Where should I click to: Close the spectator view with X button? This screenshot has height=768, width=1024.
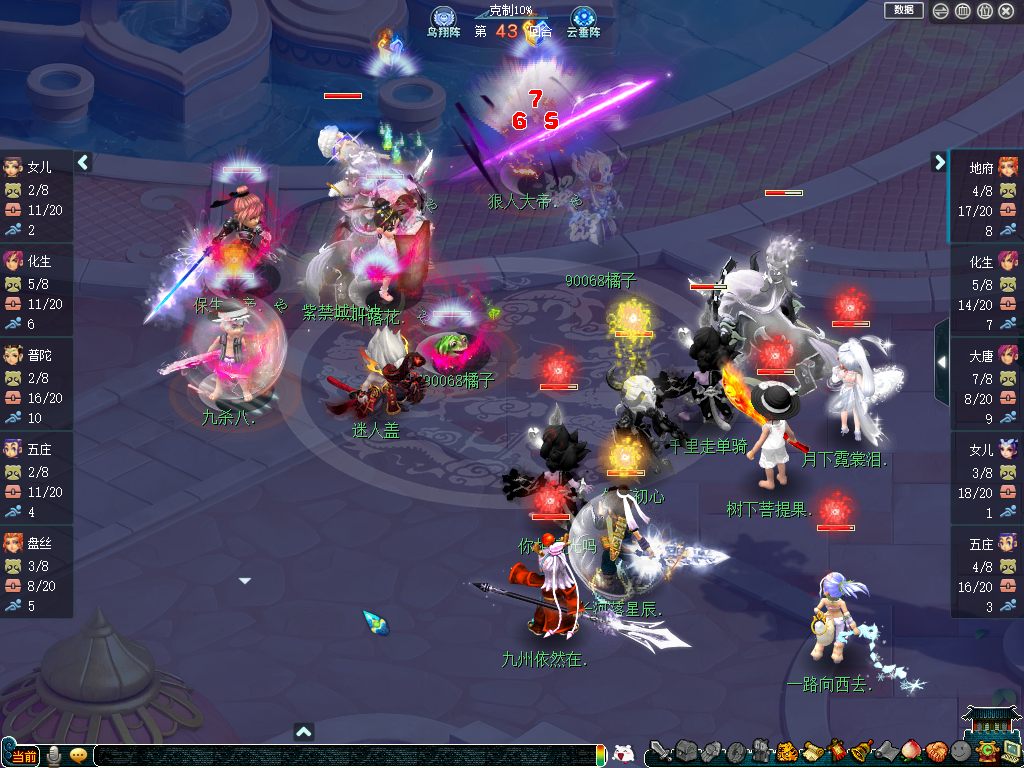coord(1007,11)
